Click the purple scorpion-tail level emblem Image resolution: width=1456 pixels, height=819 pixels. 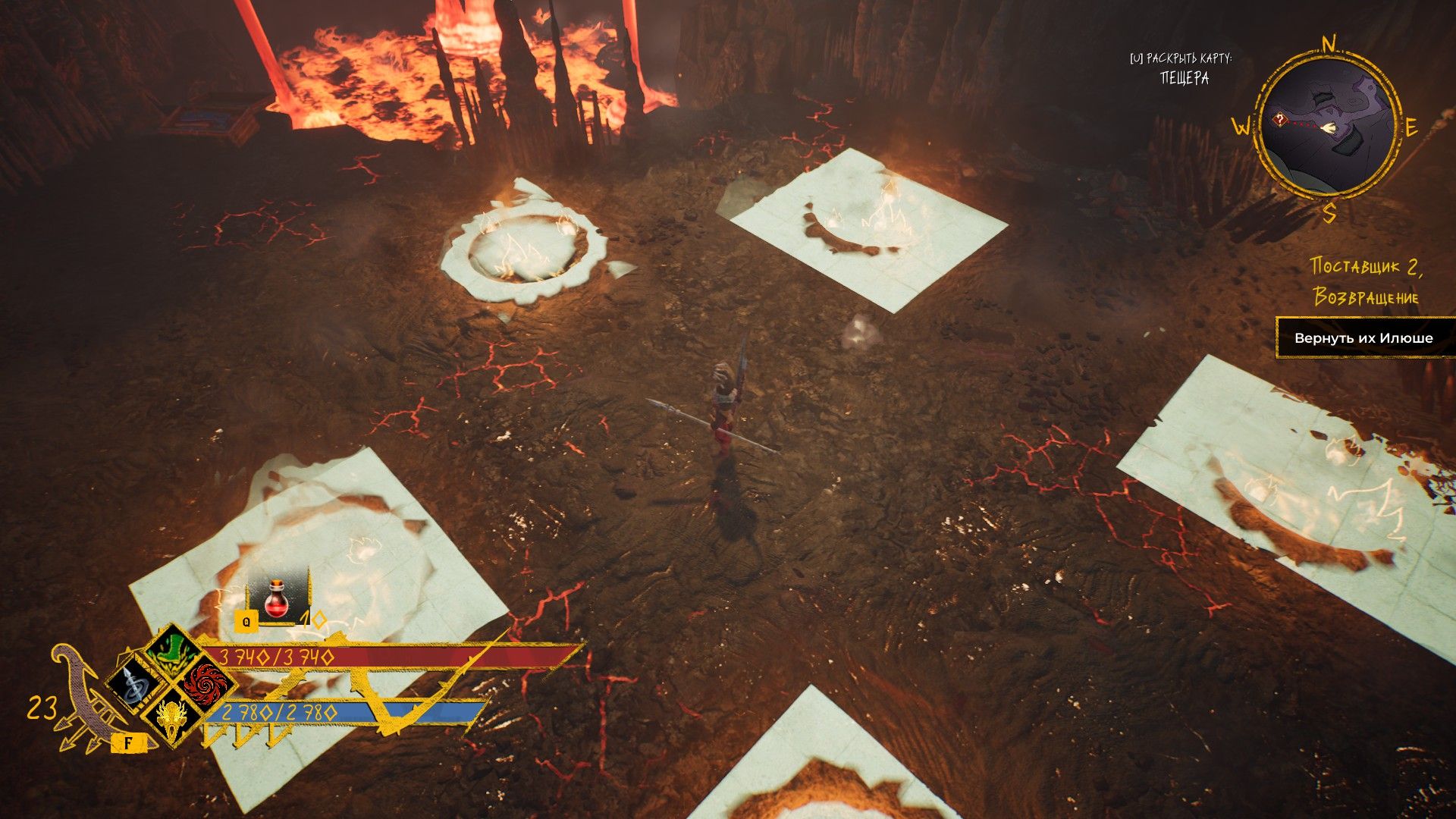point(83,696)
